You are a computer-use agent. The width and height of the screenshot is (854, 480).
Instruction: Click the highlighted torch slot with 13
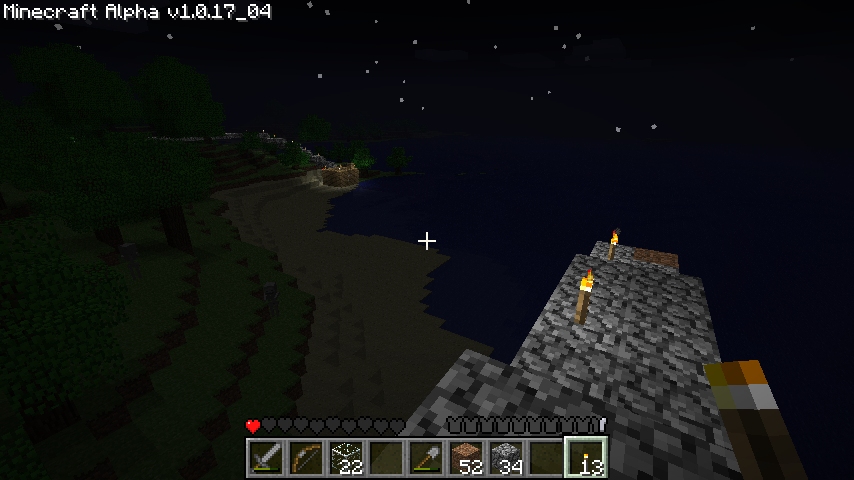(x=586, y=458)
